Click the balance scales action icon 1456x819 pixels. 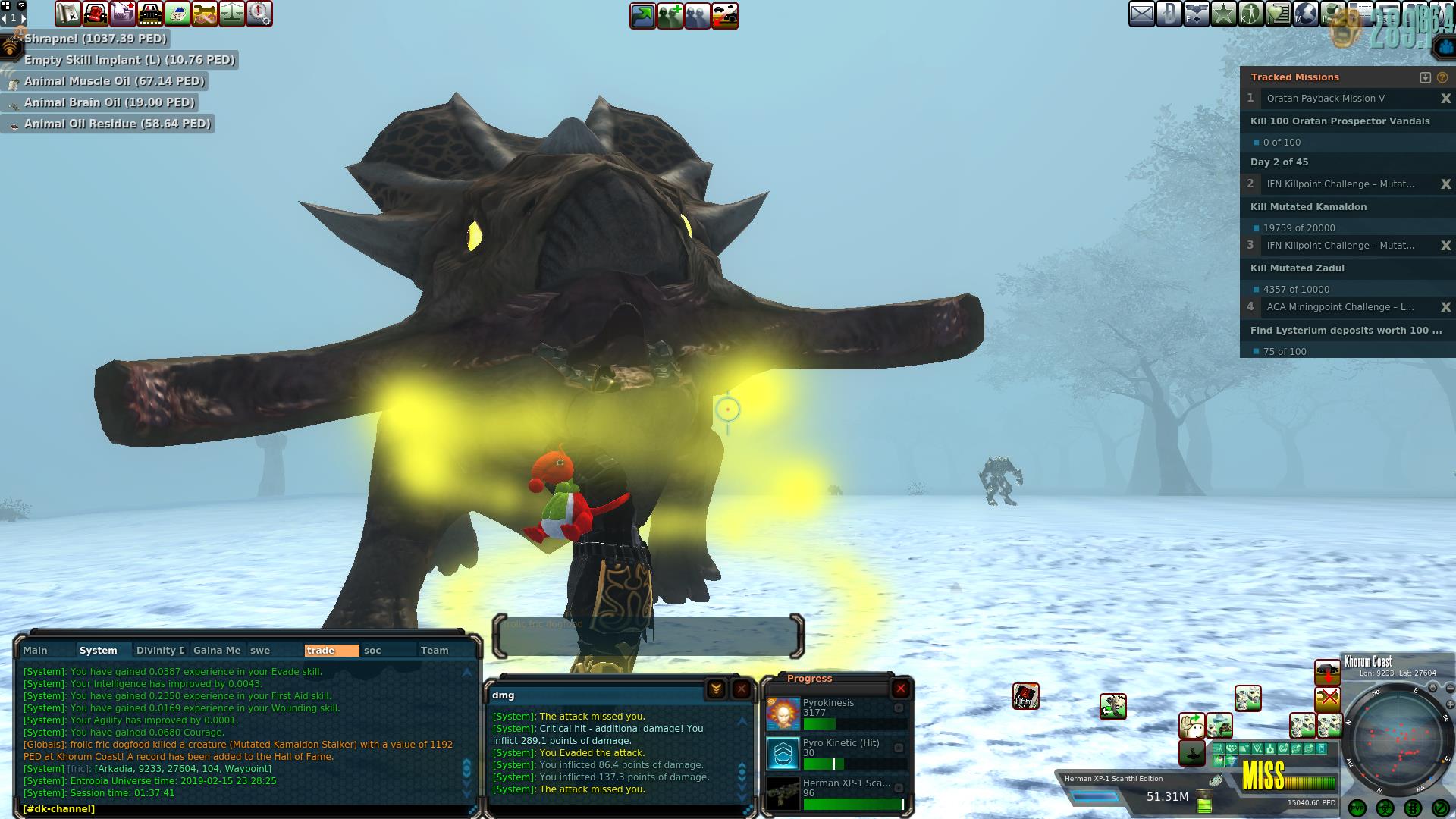[x=232, y=14]
